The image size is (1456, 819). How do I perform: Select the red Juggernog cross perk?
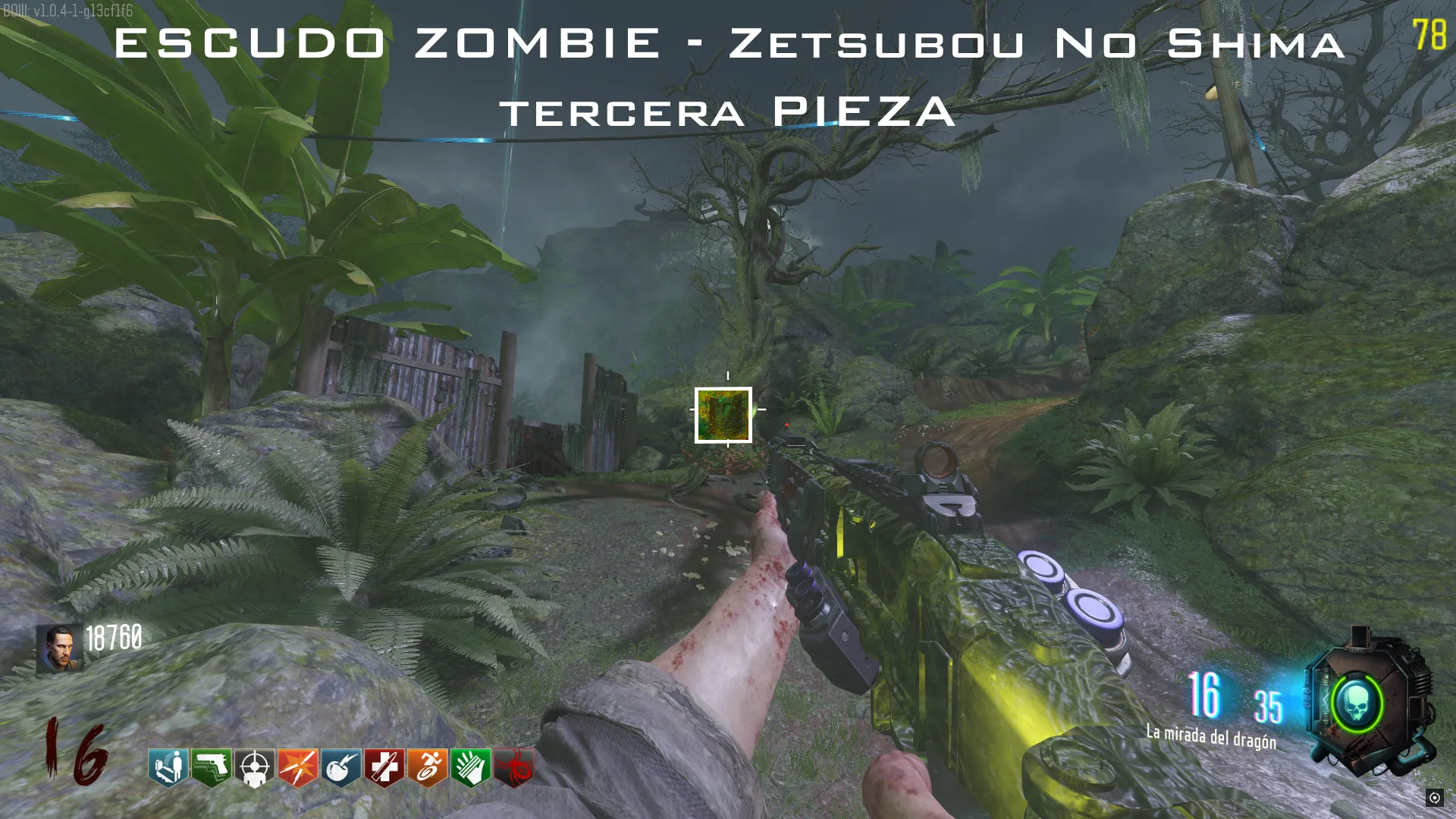[x=384, y=767]
